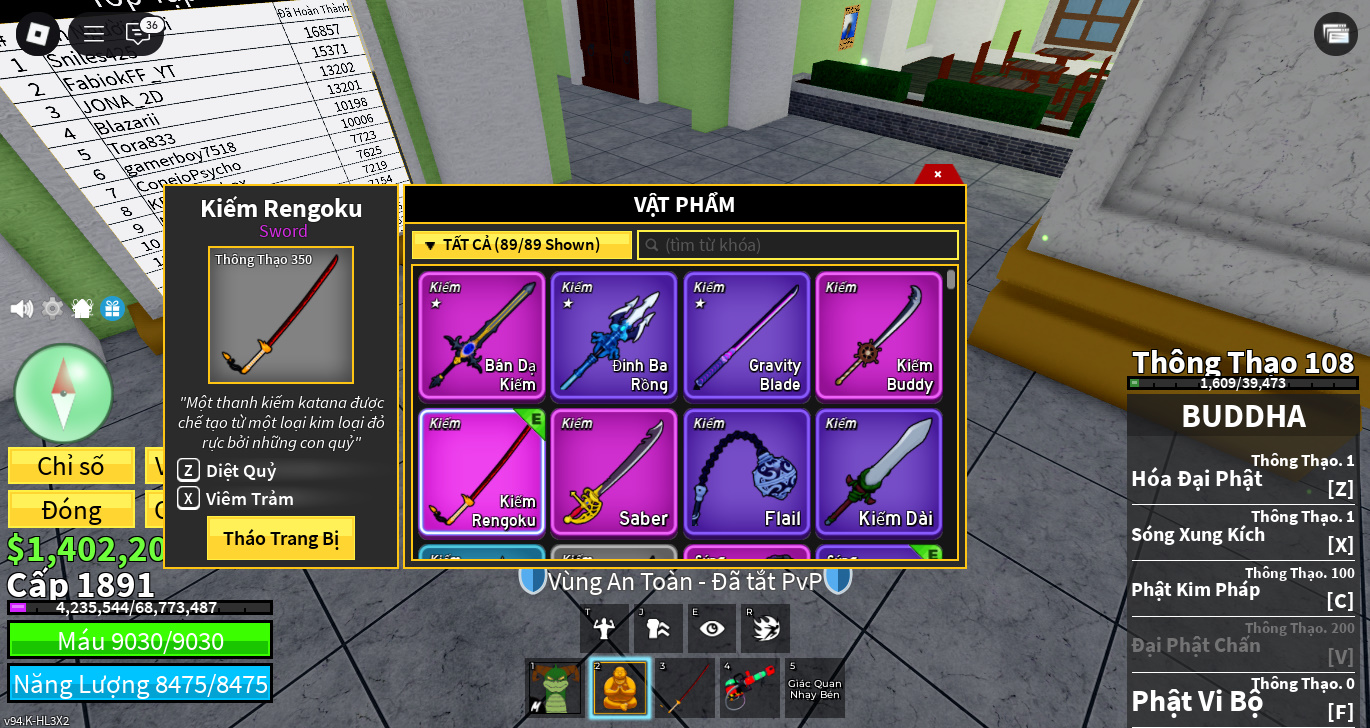This screenshot has width=1370, height=728.
Task: Select the Kiếm Buddy sword tile
Action: (878, 336)
